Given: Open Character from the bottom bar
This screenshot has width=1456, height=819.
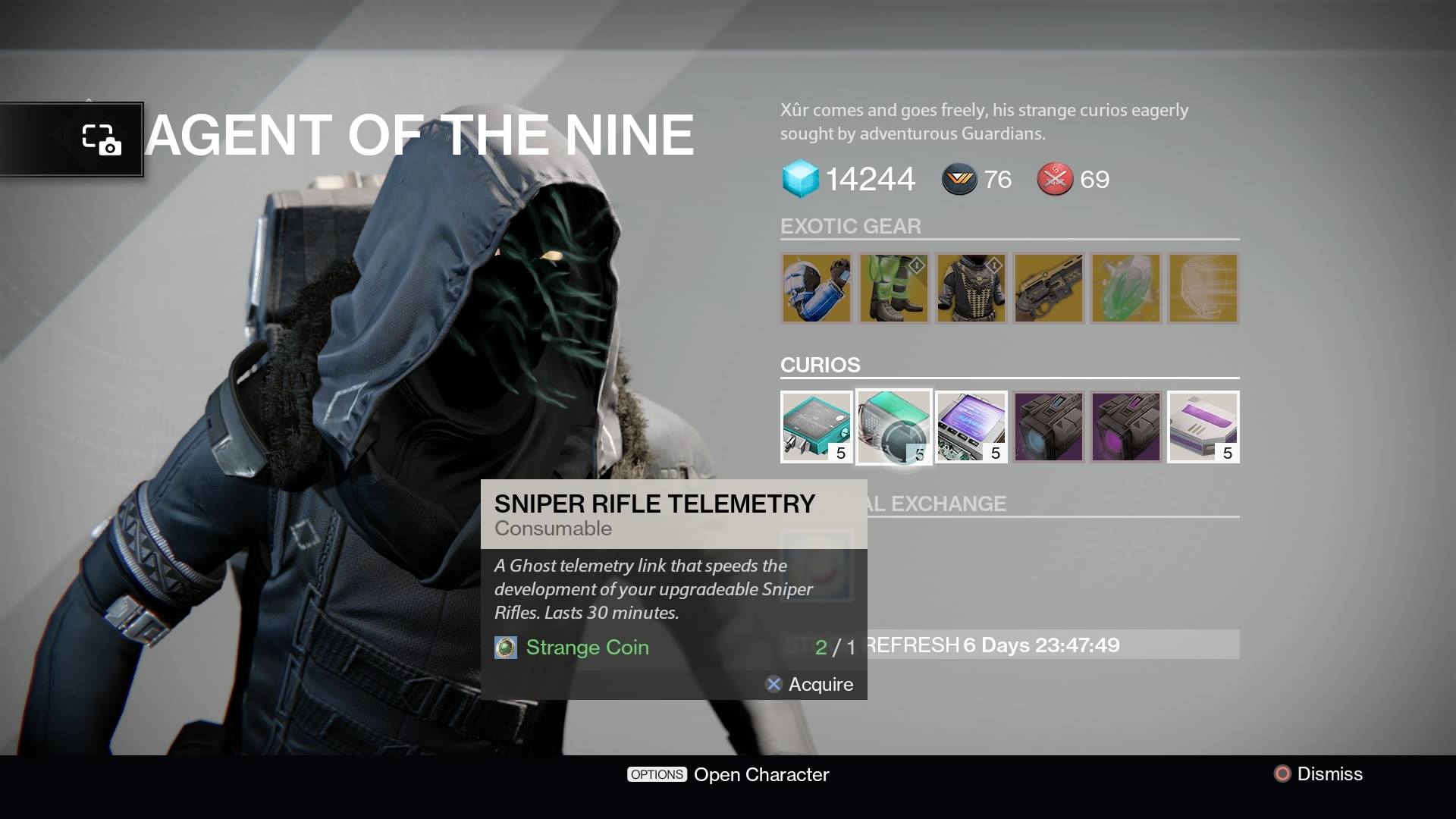Looking at the screenshot, I should click(728, 774).
